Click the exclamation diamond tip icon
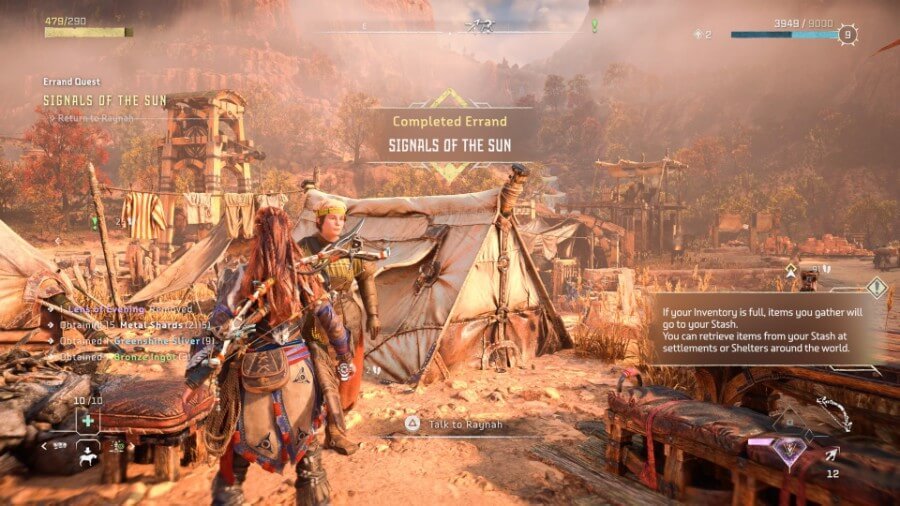 click(x=877, y=288)
